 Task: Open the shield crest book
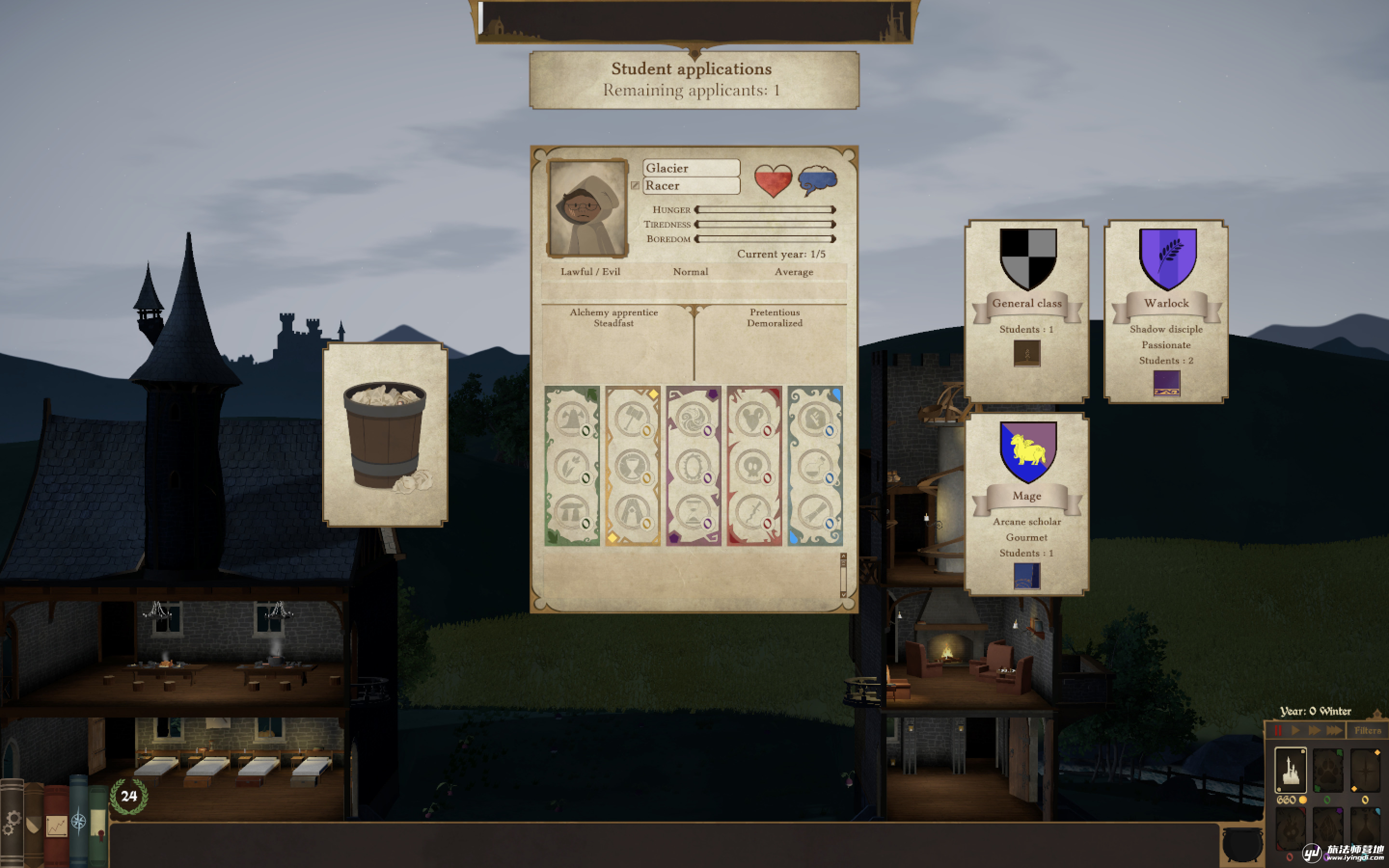point(33,823)
